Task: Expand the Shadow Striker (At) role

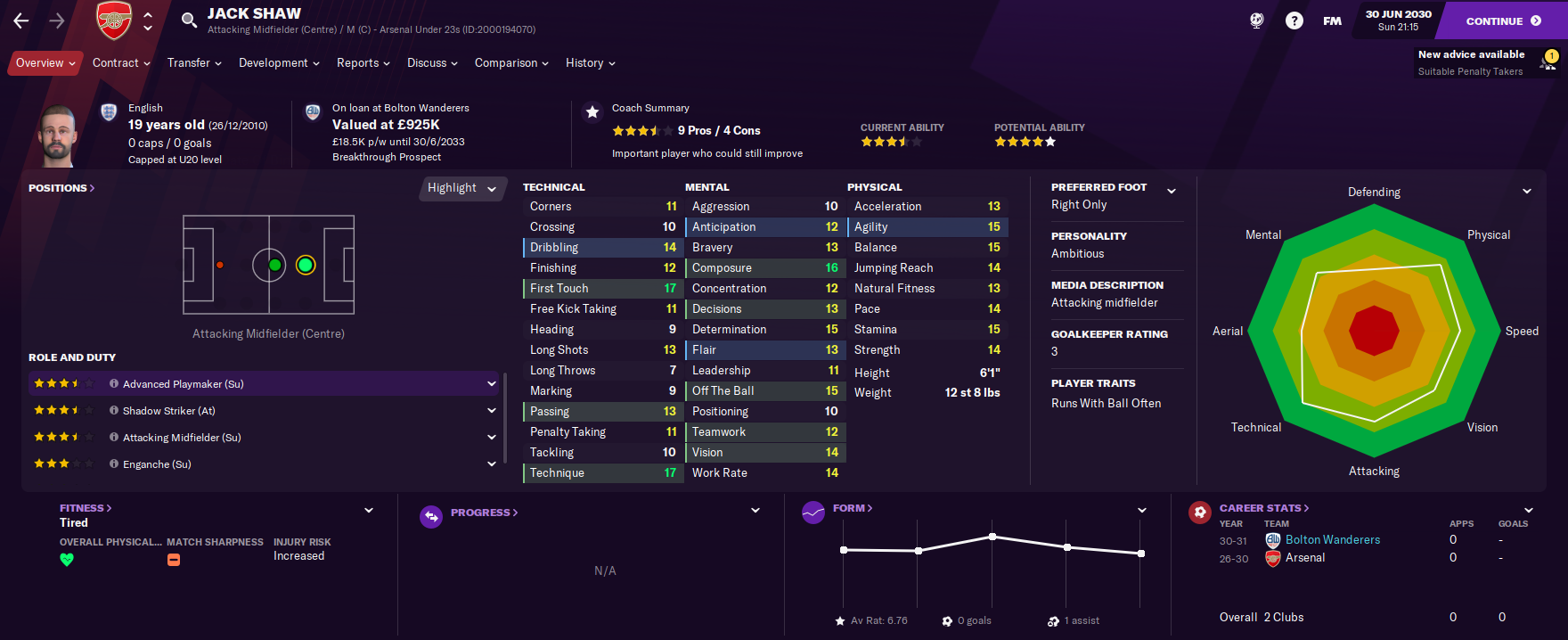Action: (x=491, y=411)
